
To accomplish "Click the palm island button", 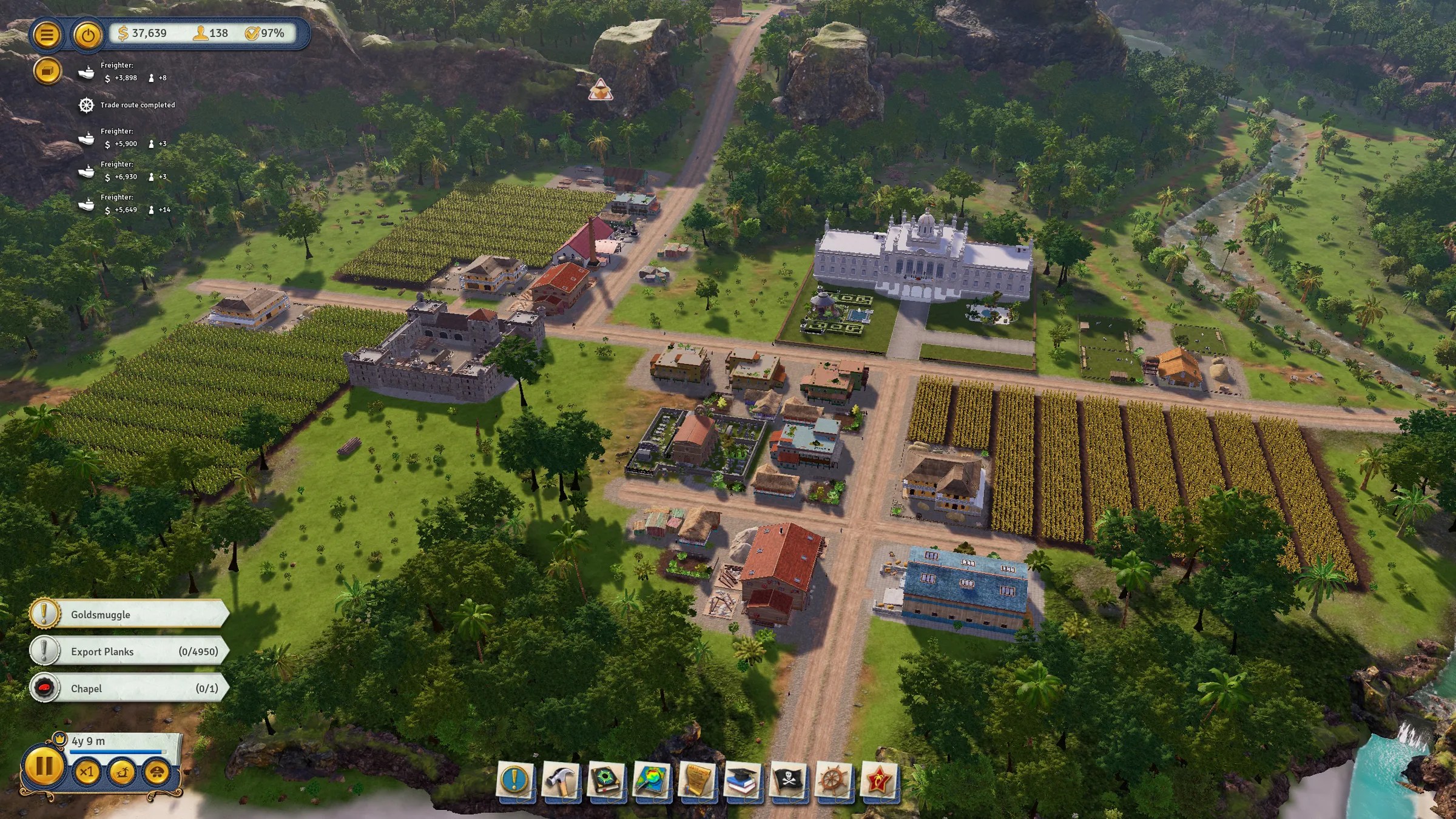I will 122,772.
